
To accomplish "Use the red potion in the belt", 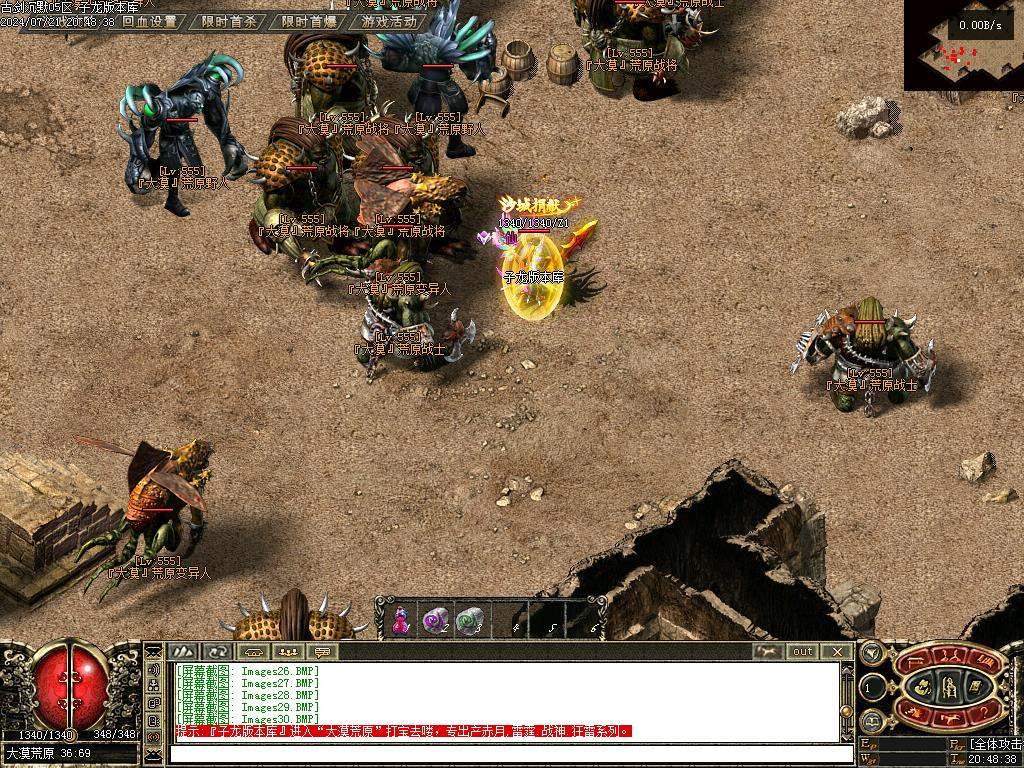I will coord(401,621).
